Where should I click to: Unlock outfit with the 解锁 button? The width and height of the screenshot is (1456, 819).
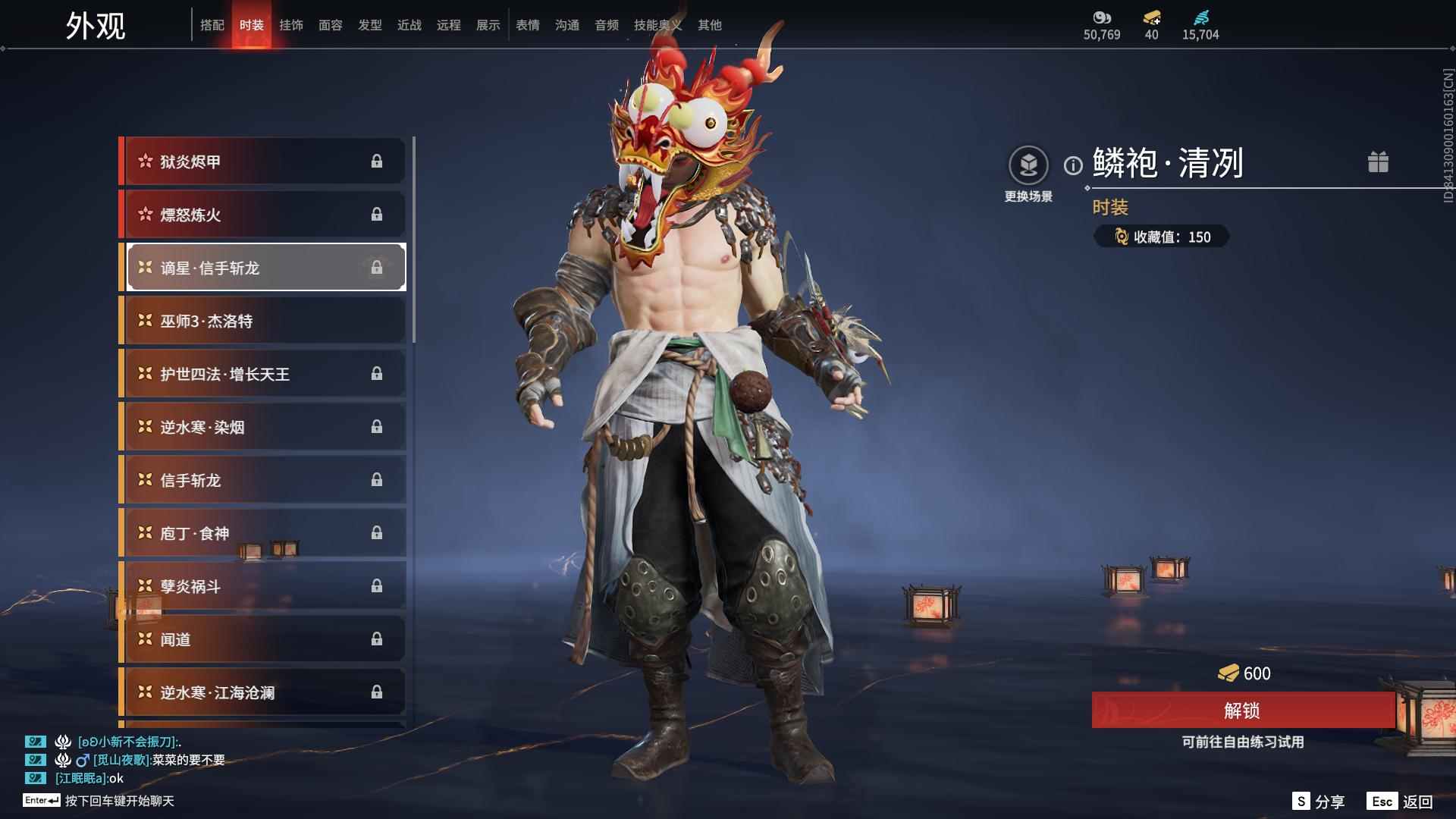click(1242, 711)
